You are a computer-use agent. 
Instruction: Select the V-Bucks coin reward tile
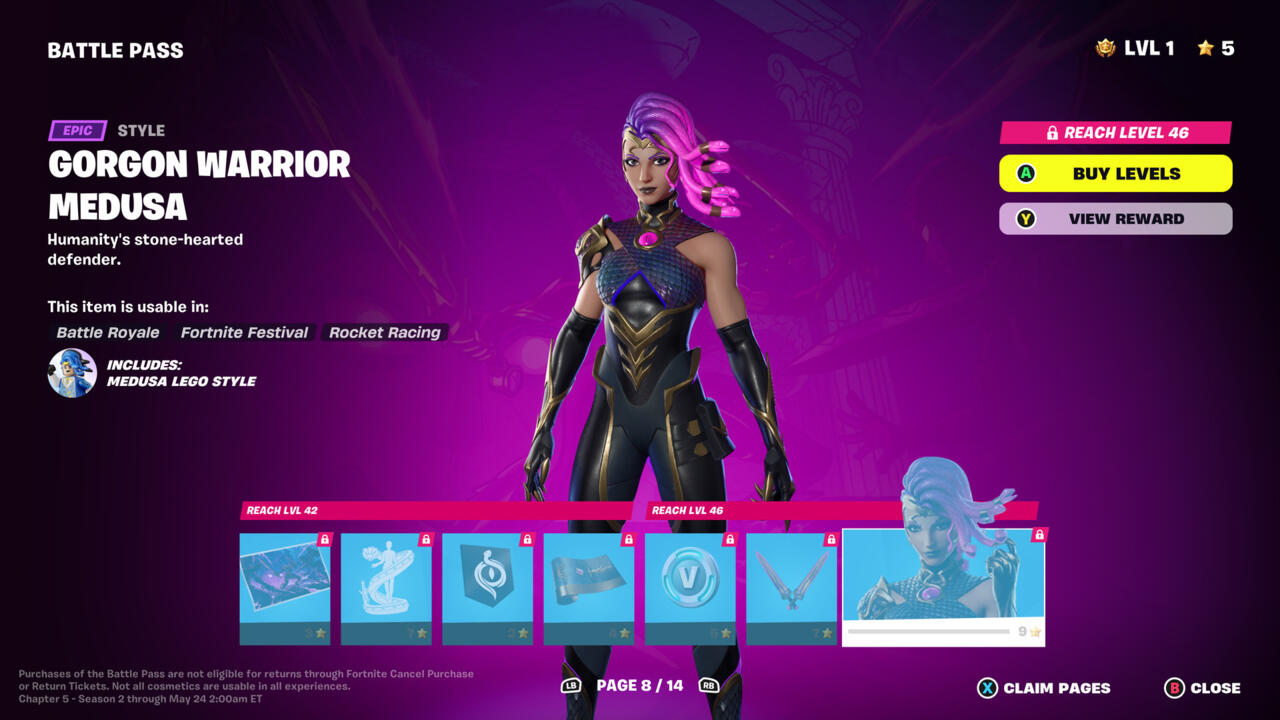(690, 588)
